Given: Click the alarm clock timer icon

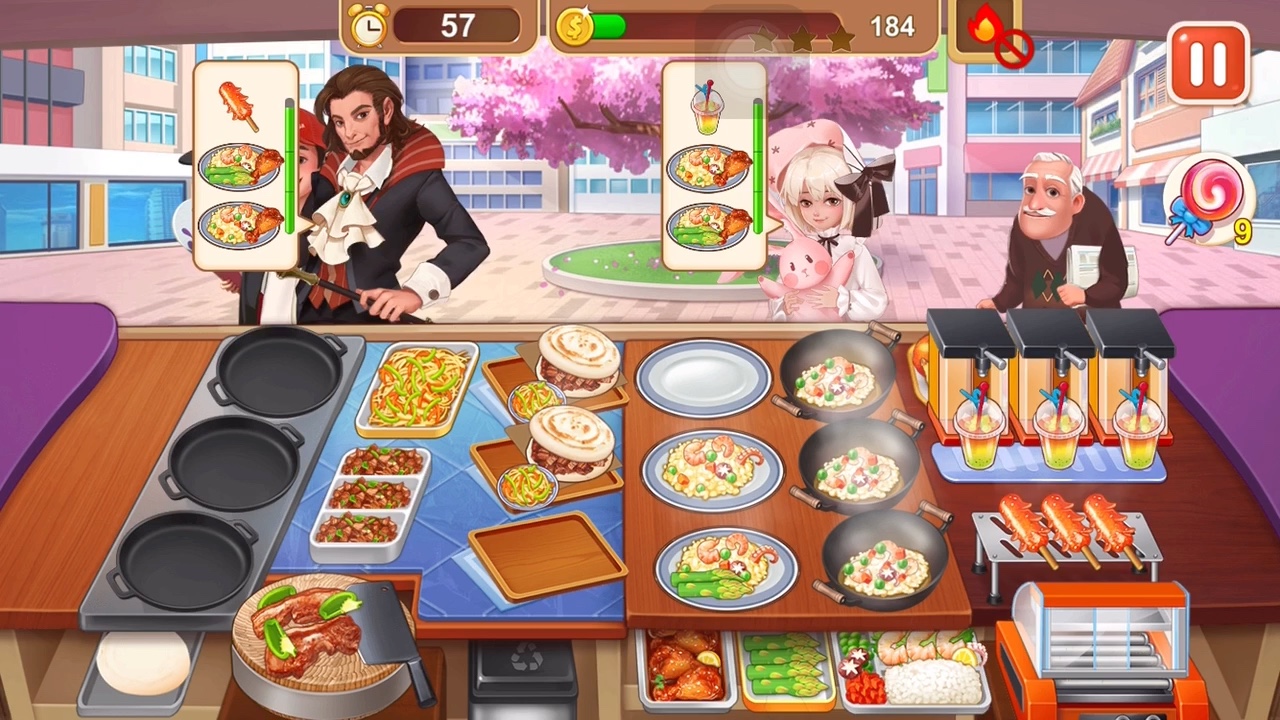Looking at the screenshot, I should pos(369,25).
